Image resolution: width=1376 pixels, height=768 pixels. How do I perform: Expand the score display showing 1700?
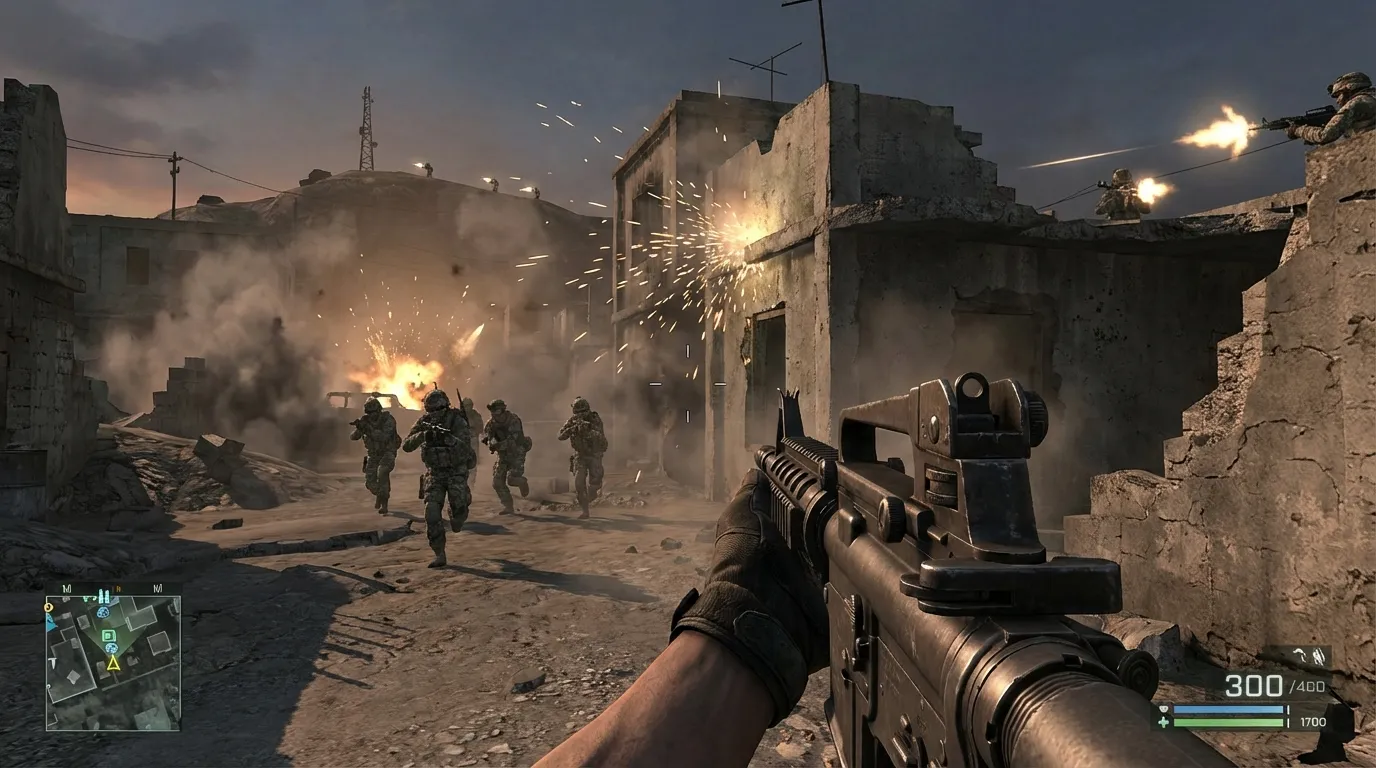click(x=1313, y=722)
